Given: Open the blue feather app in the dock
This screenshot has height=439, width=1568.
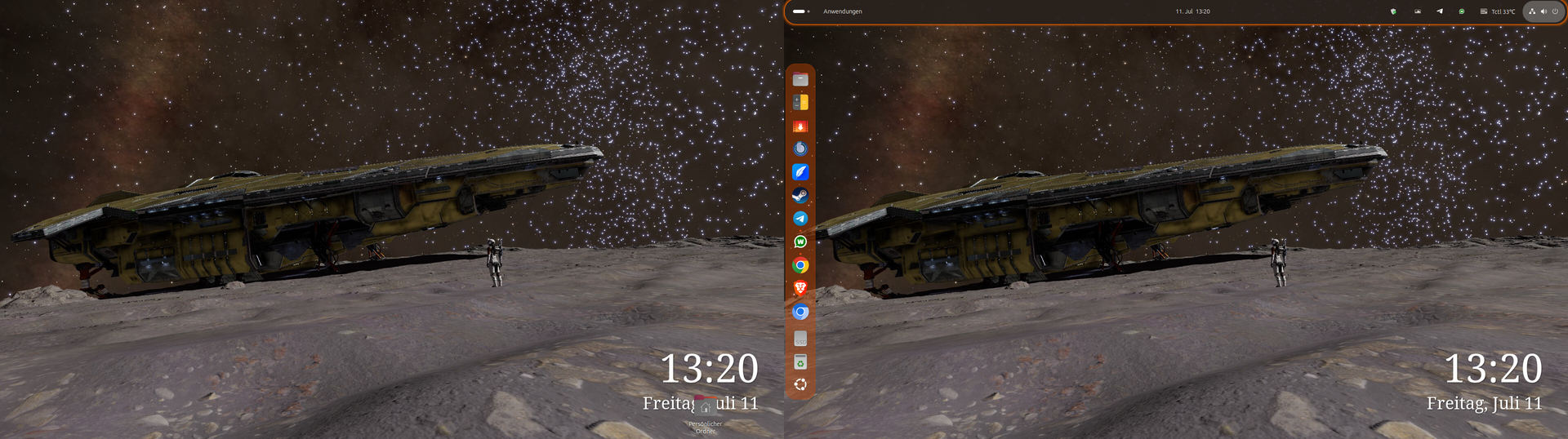Looking at the screenshot, I should point(800,172).
